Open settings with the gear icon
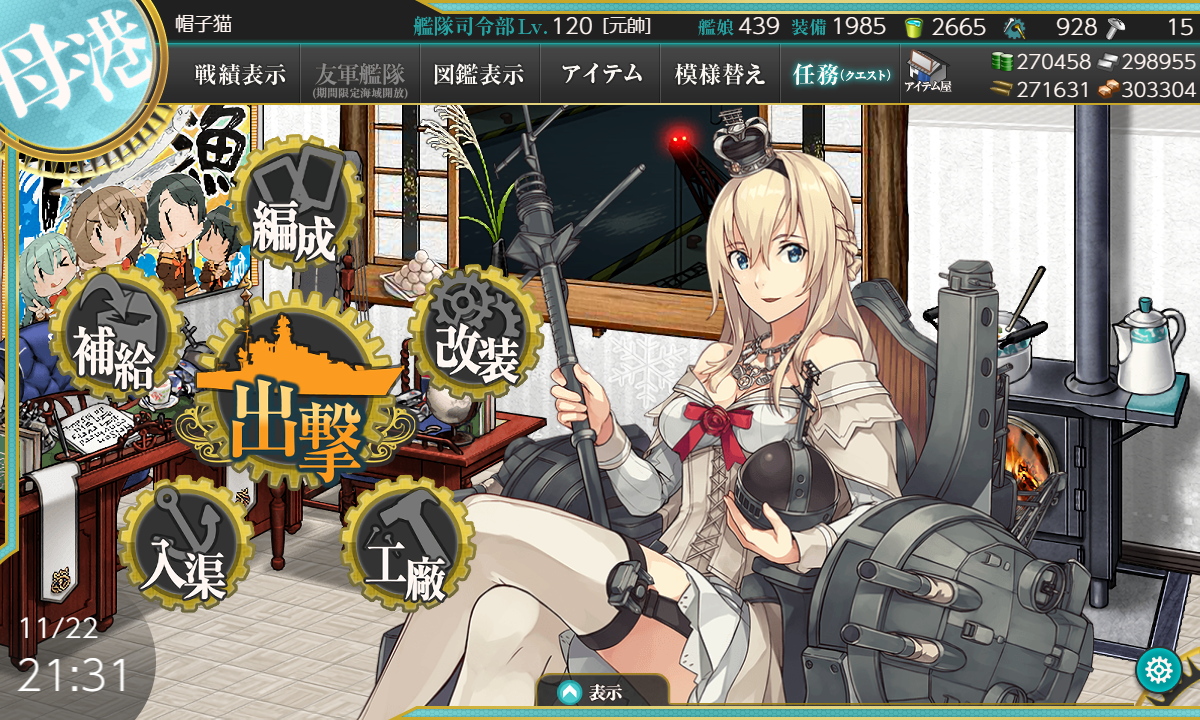The image size is (1200, 720). [x=1159, y=670]
